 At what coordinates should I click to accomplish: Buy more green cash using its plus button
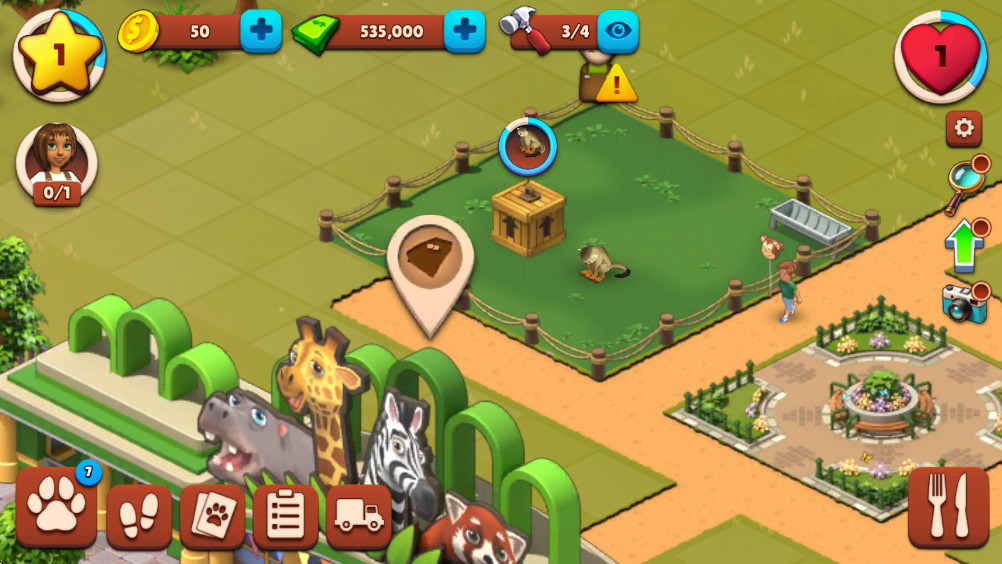pos(464,31)
